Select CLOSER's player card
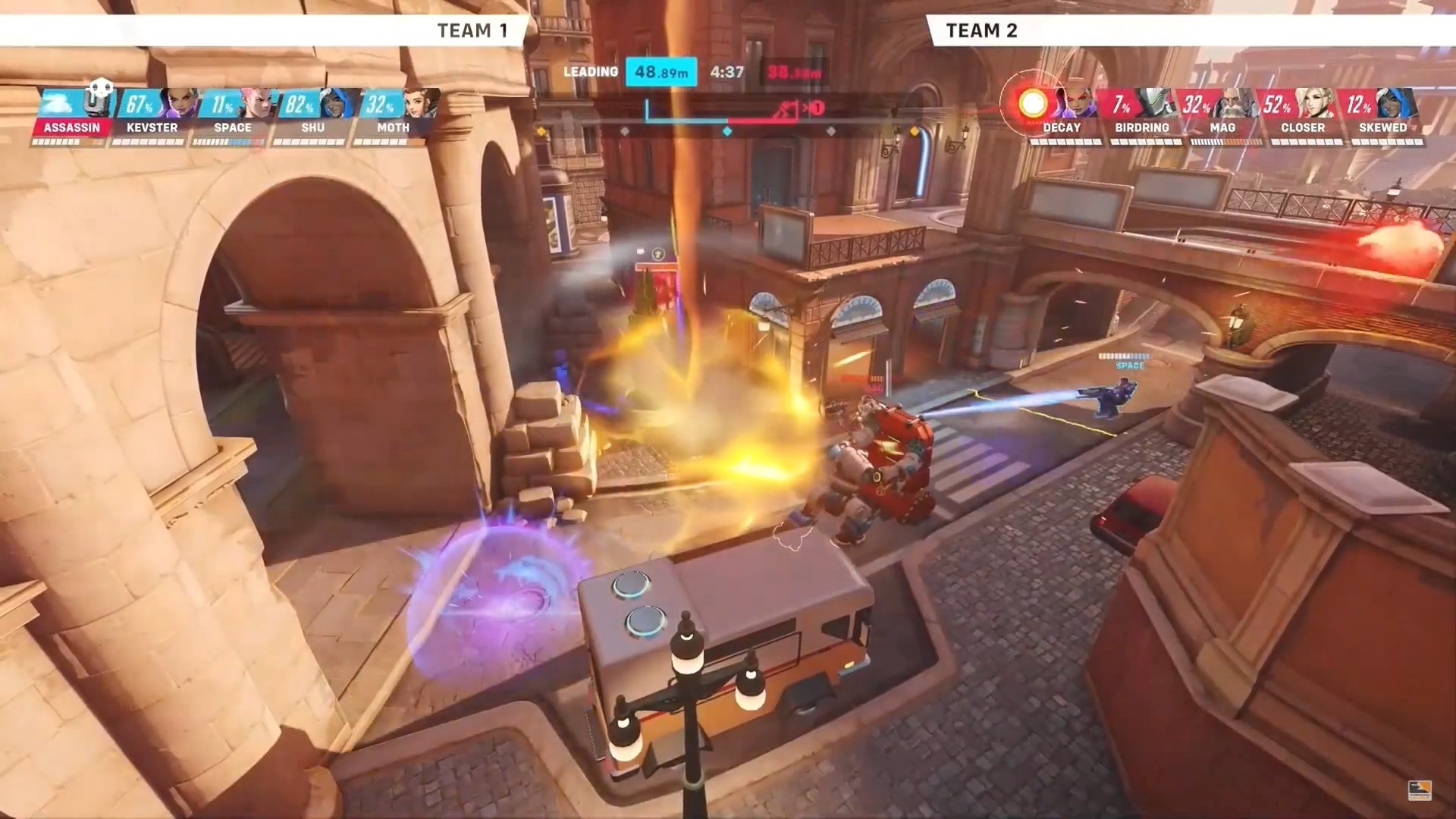The image size is (1456, 819). coord(1302,115)
